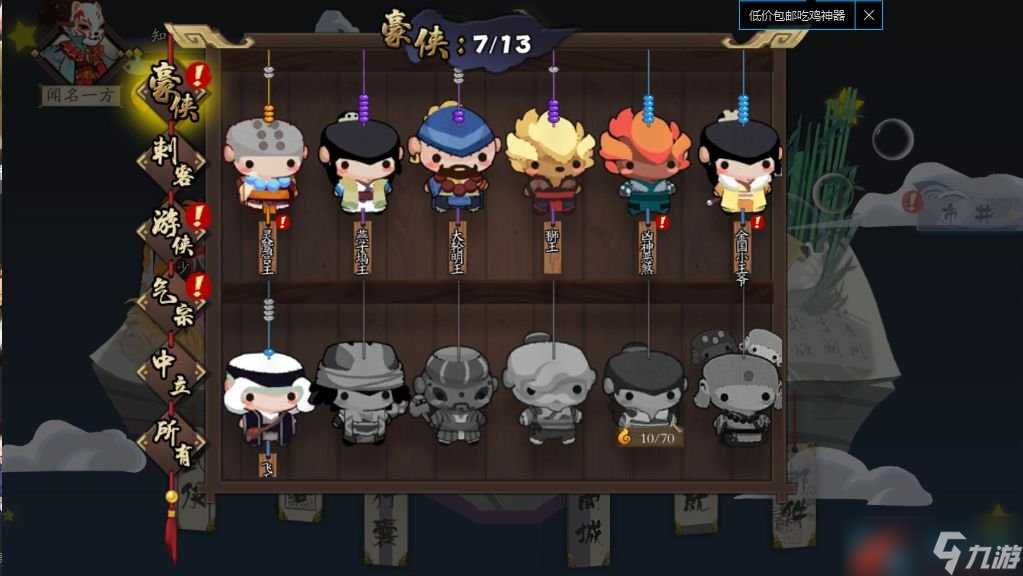Screen dimensions: 1023x576
Task: Select the 灵鹫宫主 character doll
Action: [x=266, y=165]
